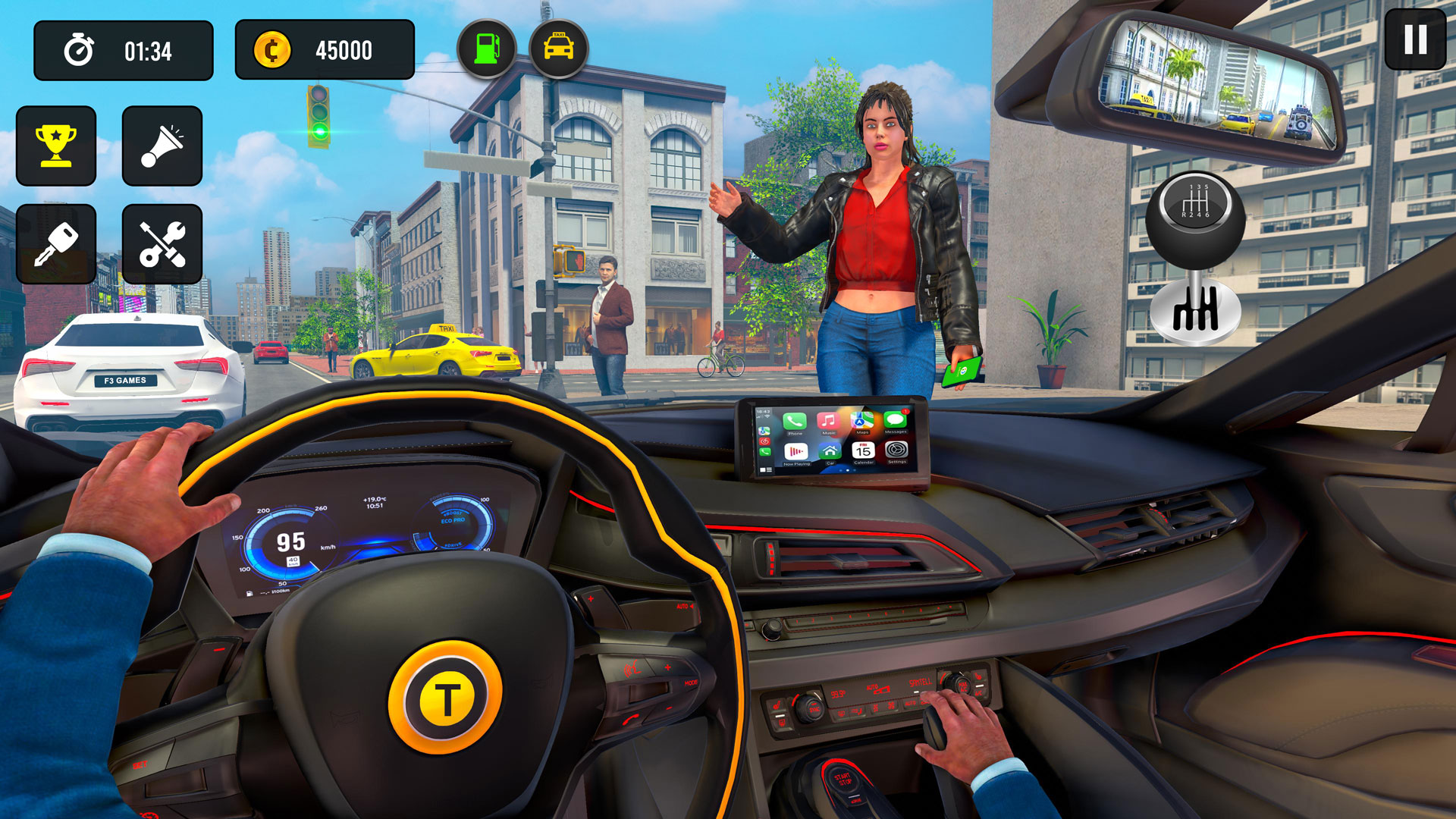
Task: Tap the coin balance showing 45000
Action: pos(325,49)
